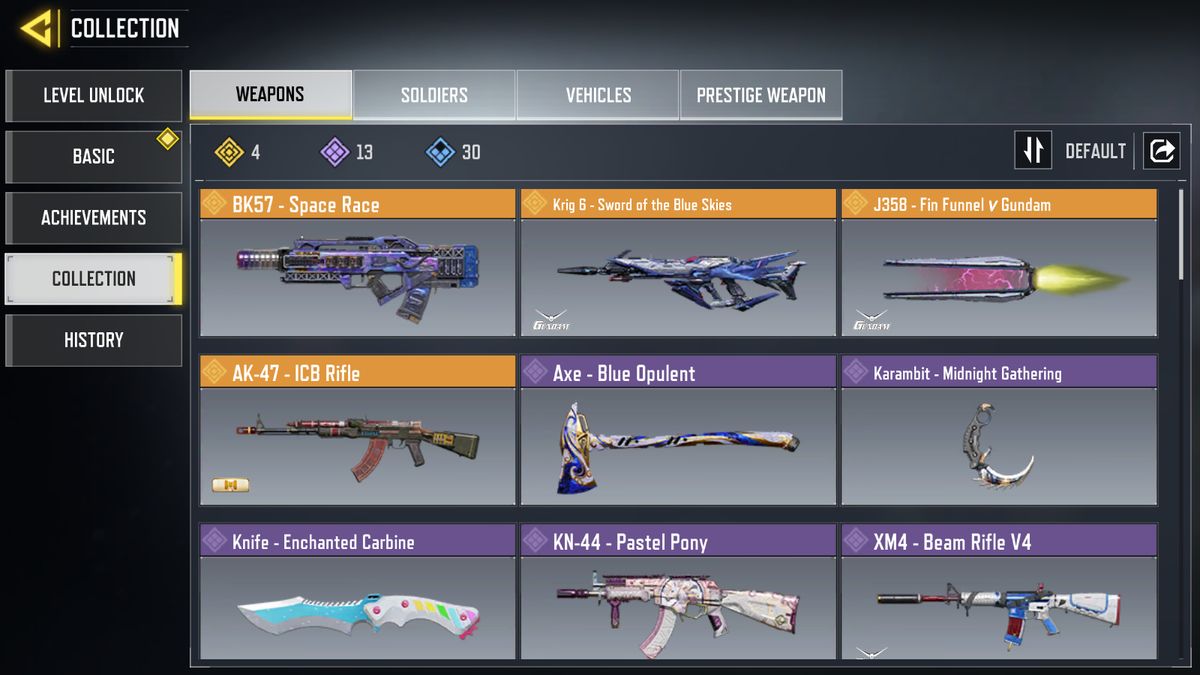This screenshot has height=675, width=1200.
Task: Choose the Karambit - Midnight Gathering card
Action: (998, 432)
